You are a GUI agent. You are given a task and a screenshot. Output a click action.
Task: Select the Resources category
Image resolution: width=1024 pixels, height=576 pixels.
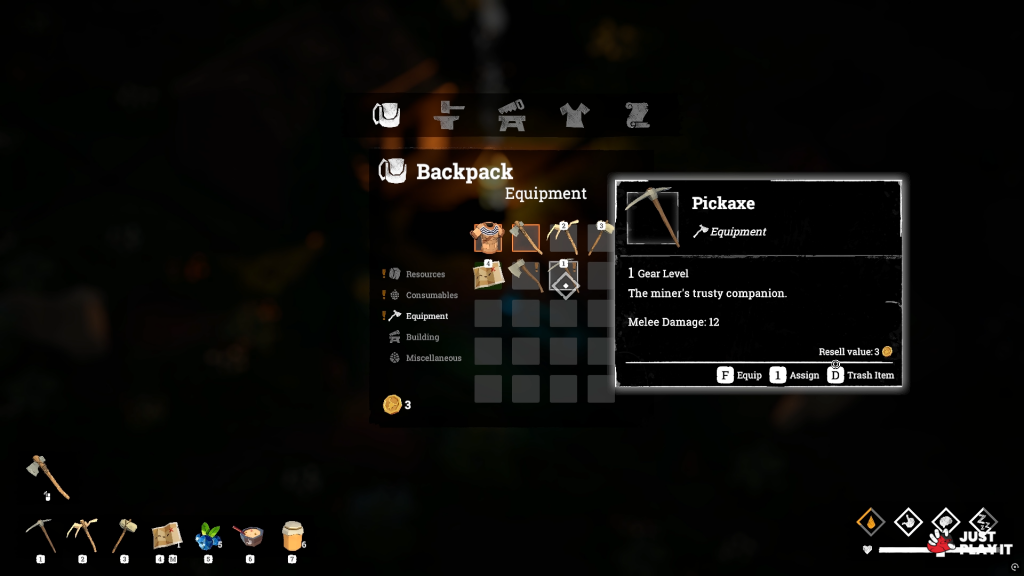tap(425, 274)
